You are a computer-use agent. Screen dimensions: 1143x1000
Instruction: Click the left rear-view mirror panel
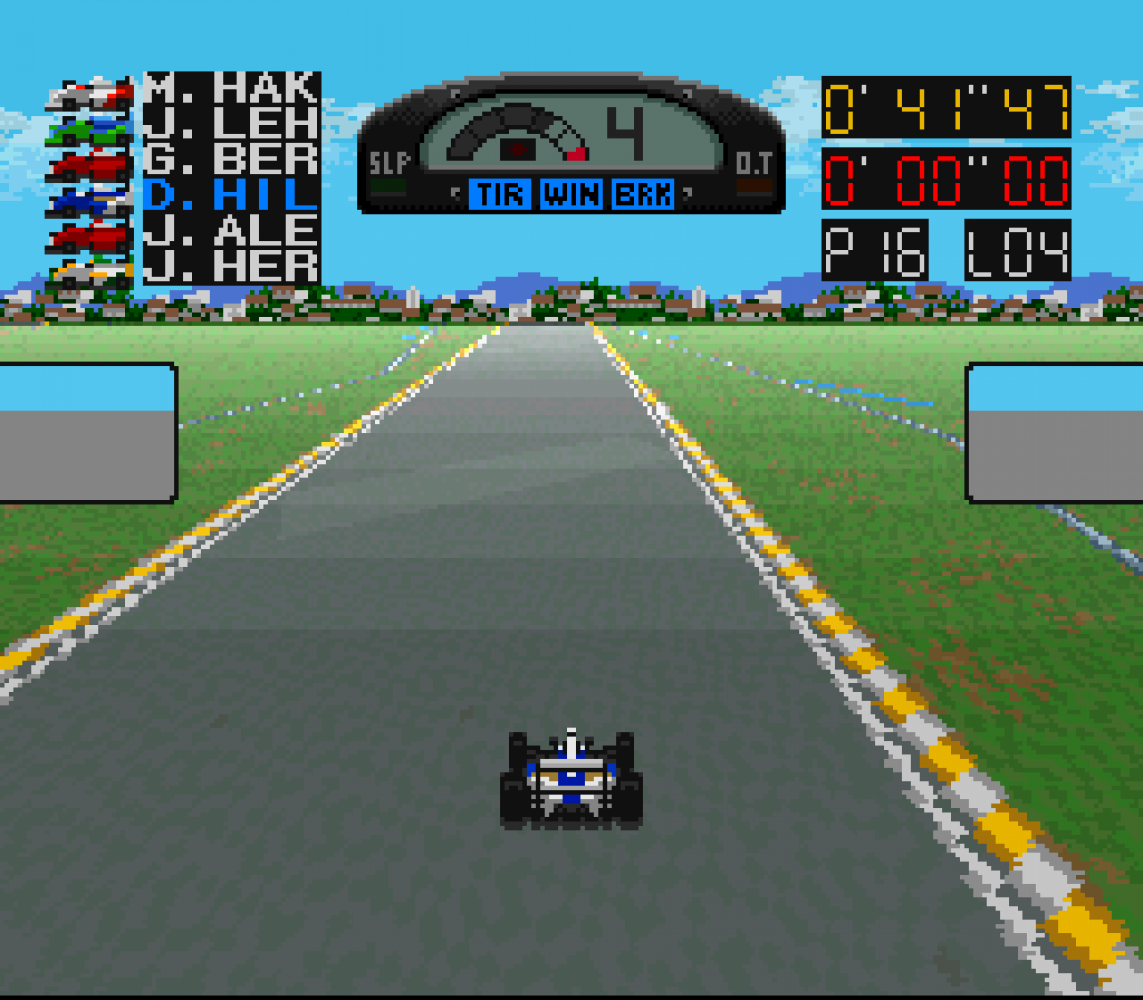(x=87, y=432)
